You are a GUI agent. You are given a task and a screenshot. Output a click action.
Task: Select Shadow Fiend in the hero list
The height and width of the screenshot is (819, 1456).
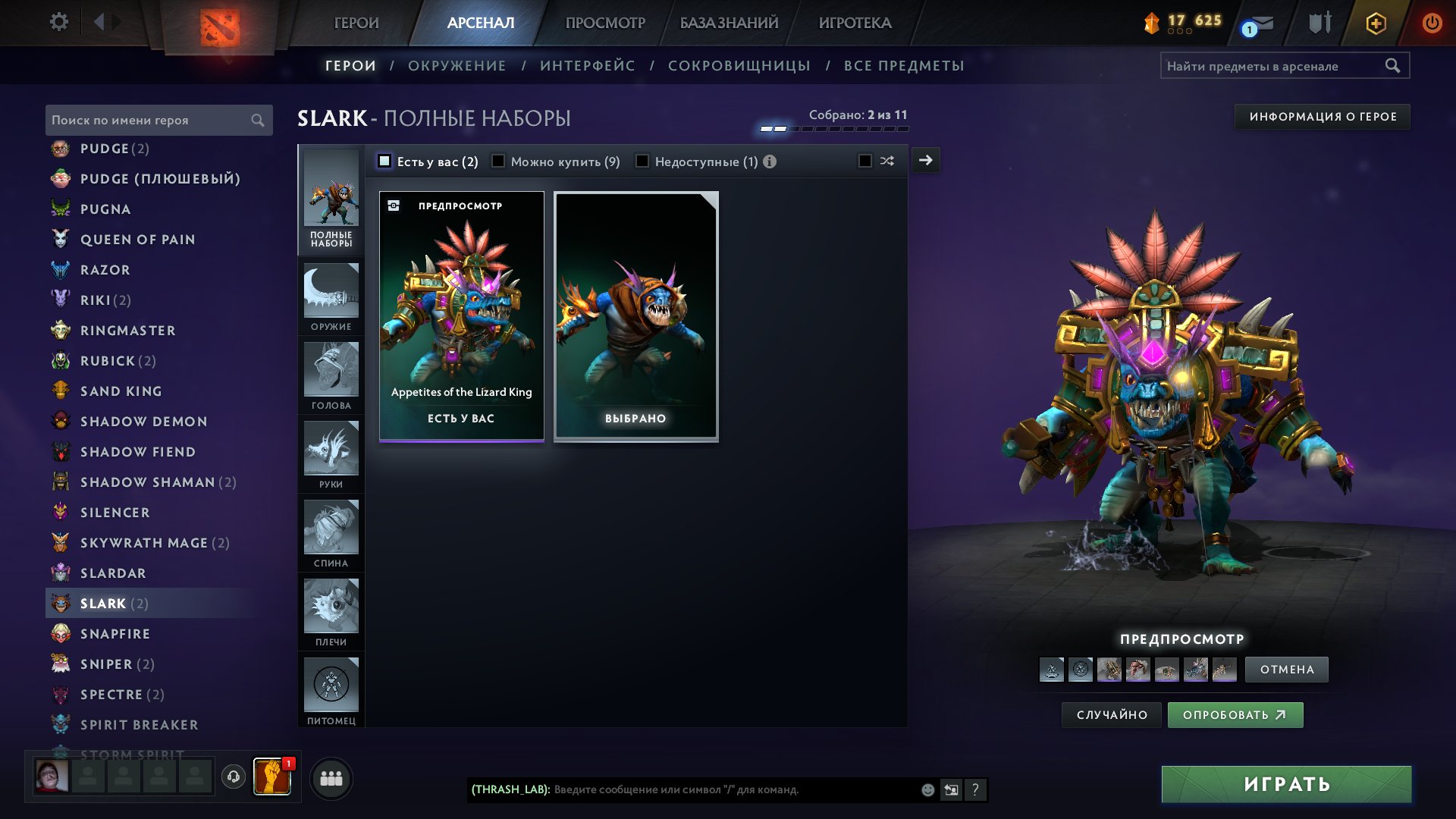(138, 452)
